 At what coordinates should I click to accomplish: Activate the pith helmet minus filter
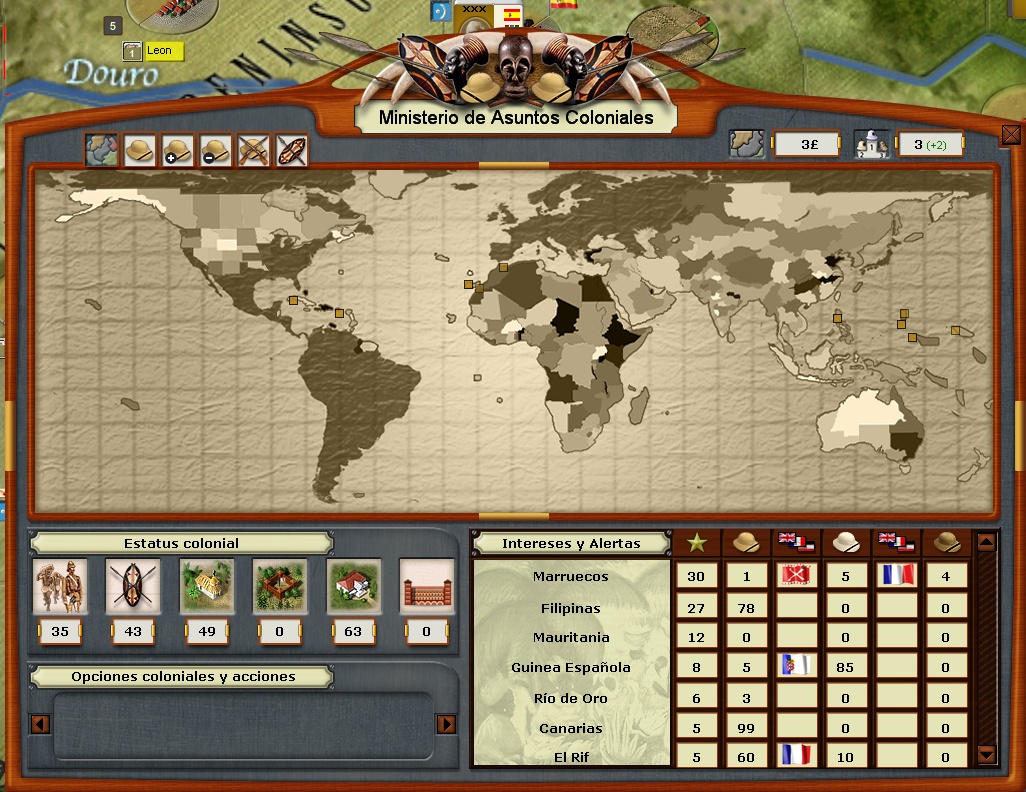click(x=215, y=151)
